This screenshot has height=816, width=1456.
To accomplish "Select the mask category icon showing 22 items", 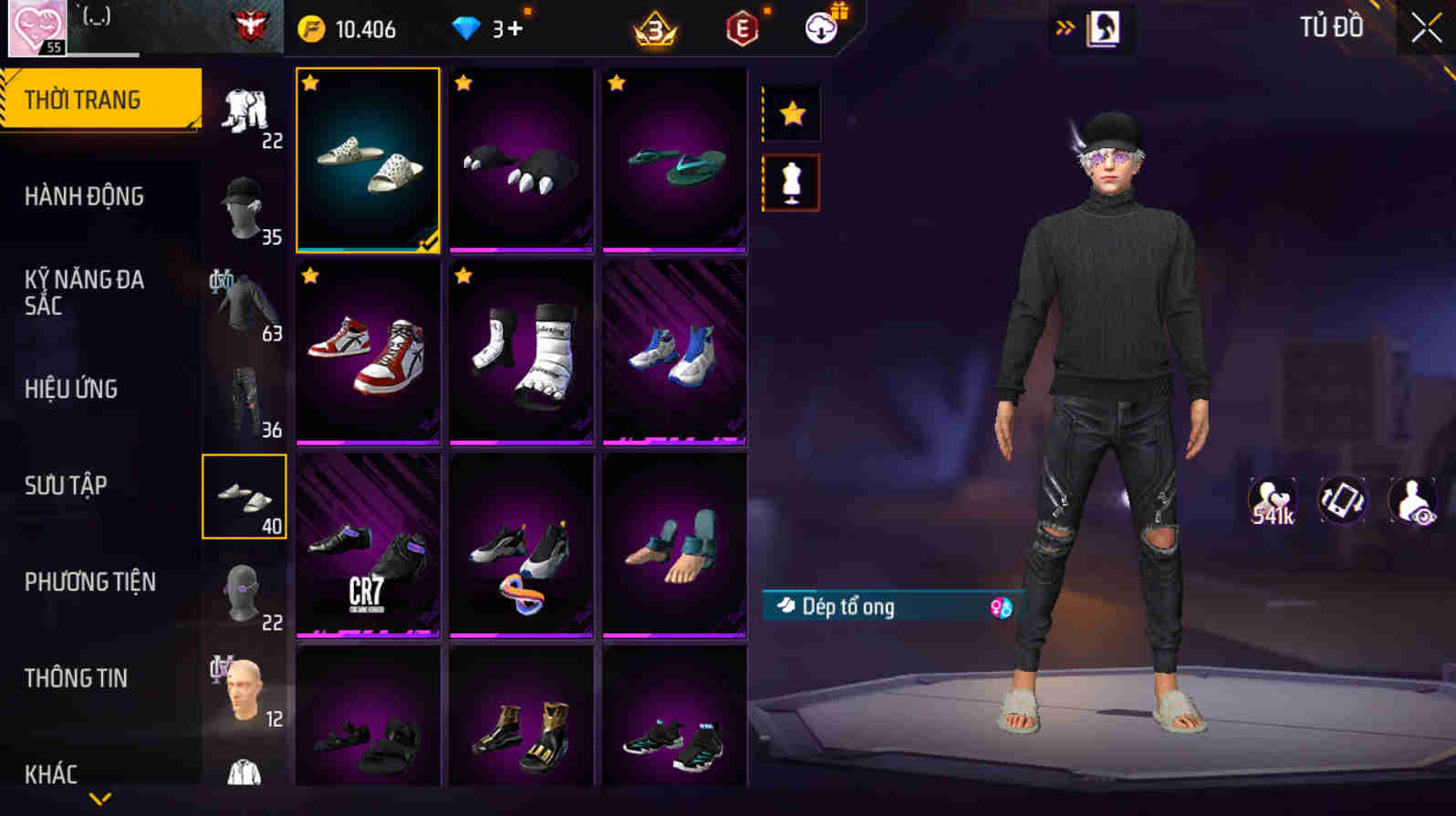I will tap(242, 593).
